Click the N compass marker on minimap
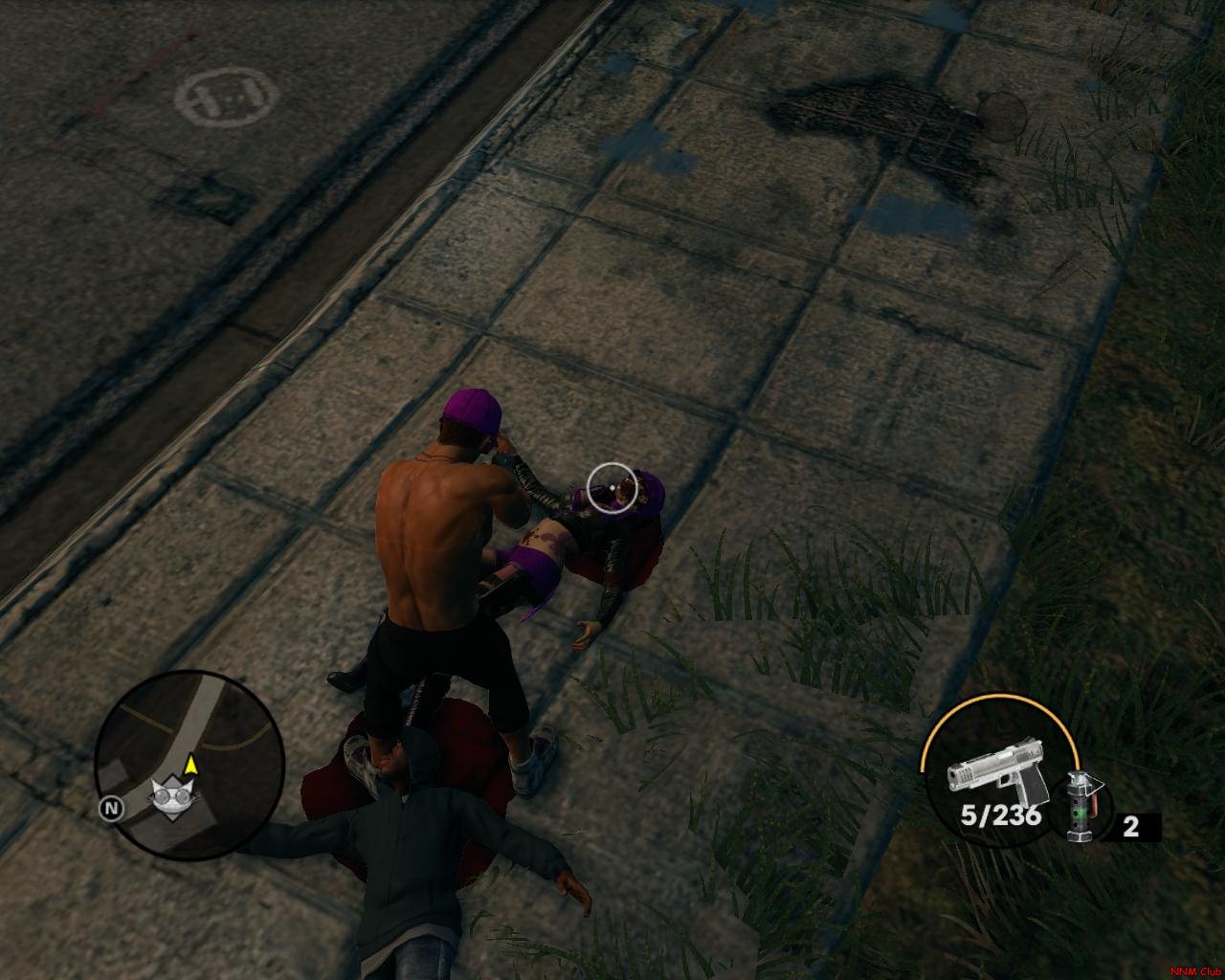 point(112,808)
